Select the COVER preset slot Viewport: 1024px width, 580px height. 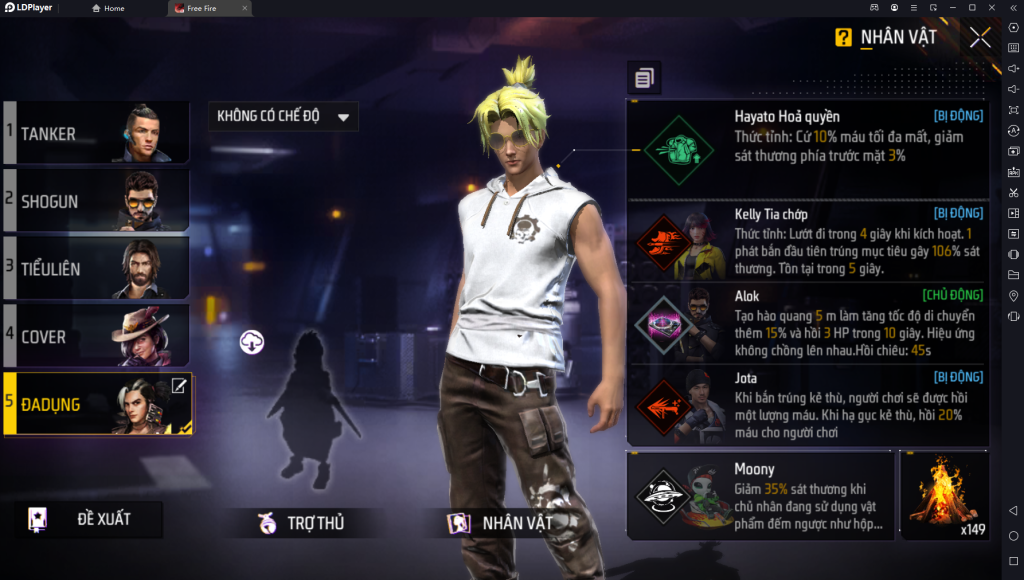(x=96, y=336)
